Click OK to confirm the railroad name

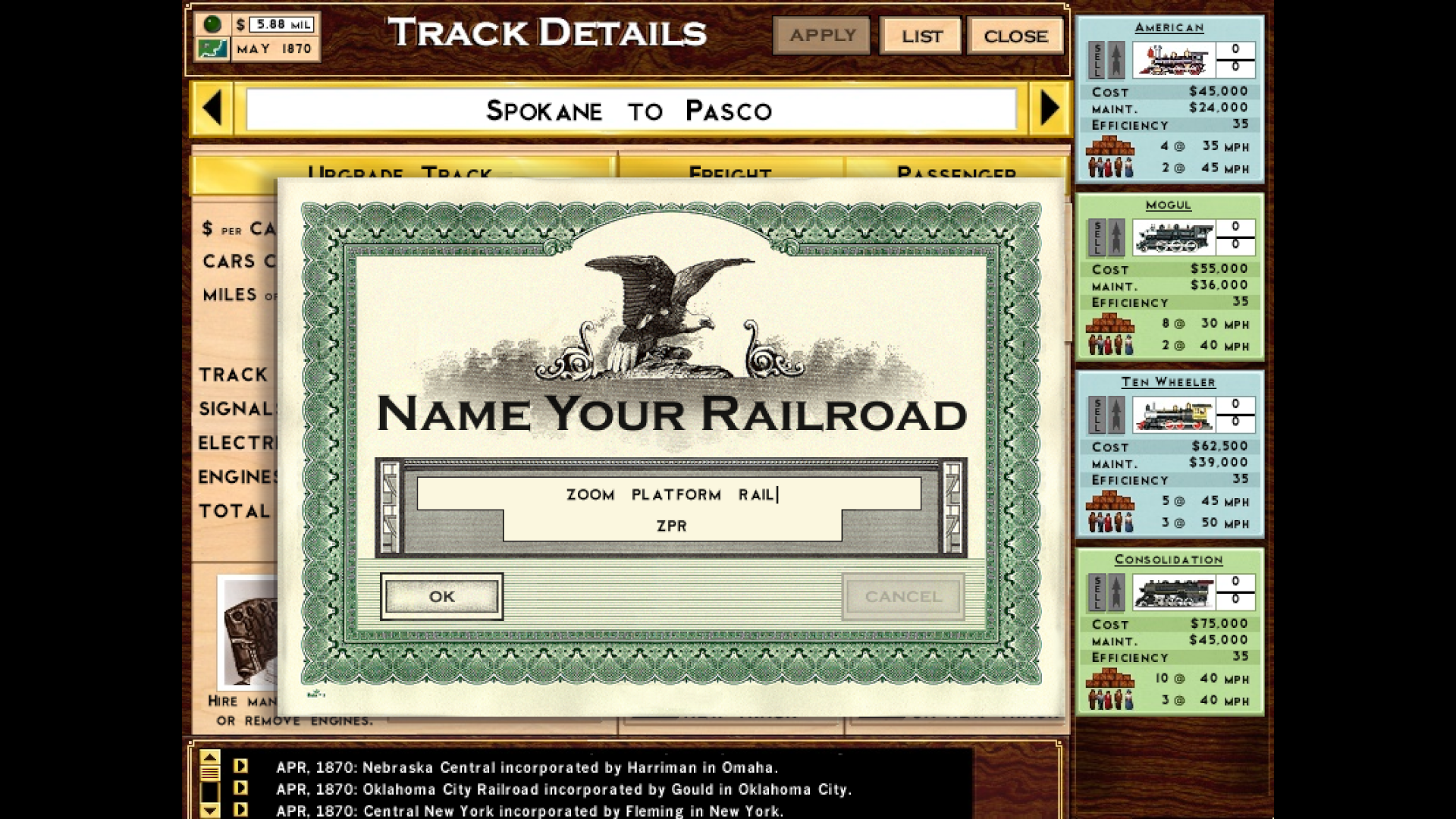tap(441, 597)
